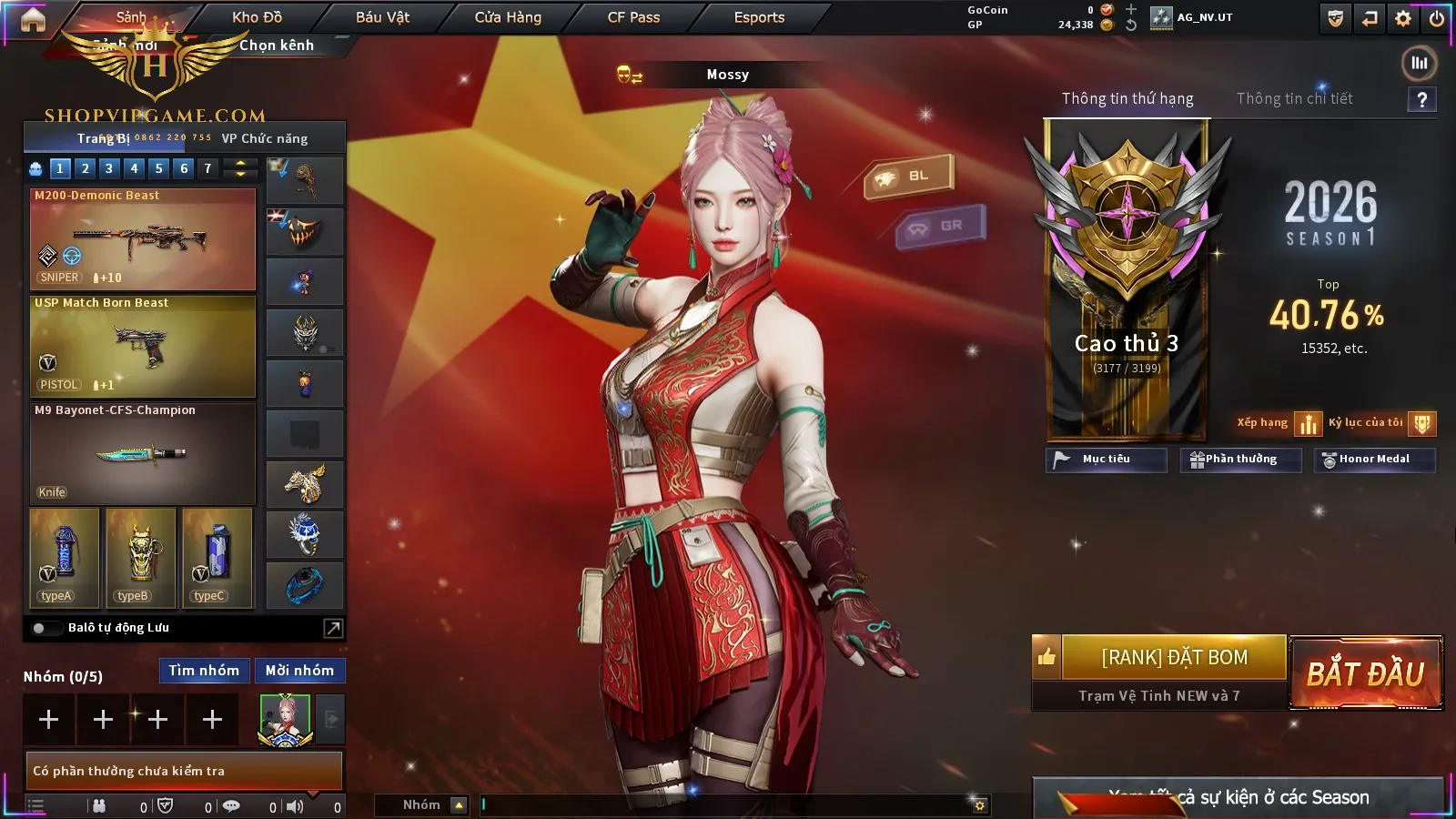
Task: Open the Mục tiêu objectives button
Action: click(x=1106, y=460)
